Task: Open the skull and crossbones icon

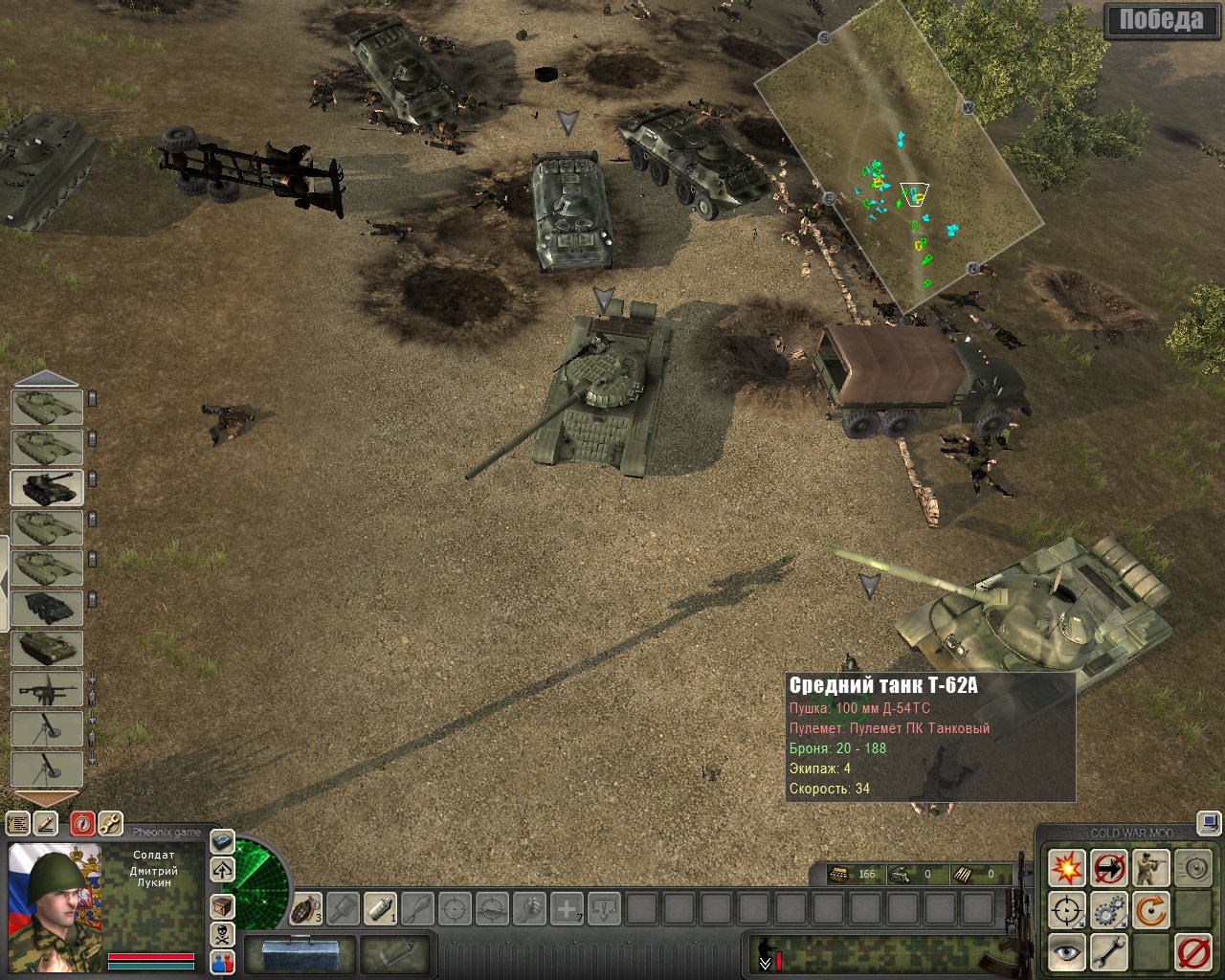Action: [x=222, y=934]
